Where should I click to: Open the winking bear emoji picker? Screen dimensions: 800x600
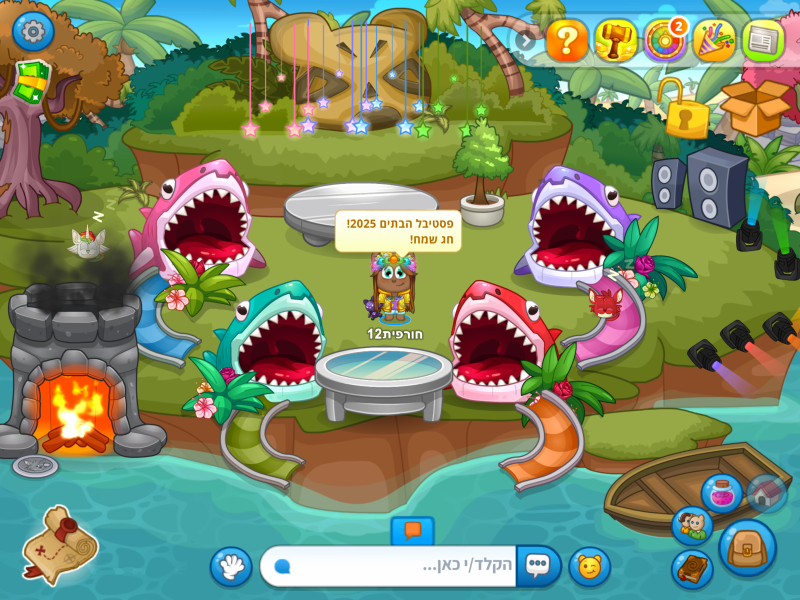(590, 567)
